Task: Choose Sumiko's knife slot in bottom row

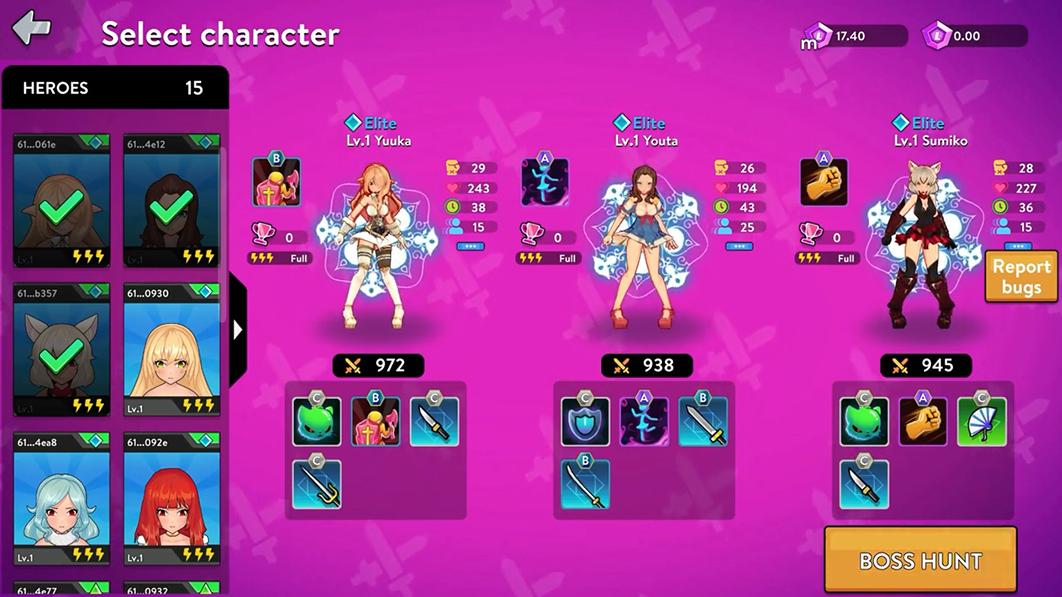Action: [864, 484]
